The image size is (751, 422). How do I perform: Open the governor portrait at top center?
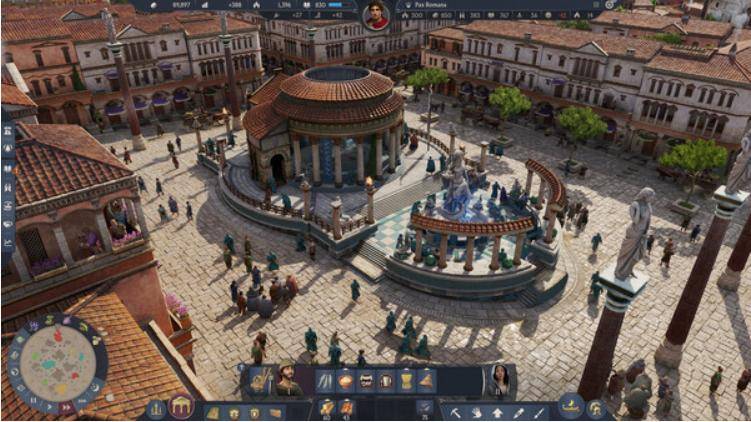click(x=376, y=15)
